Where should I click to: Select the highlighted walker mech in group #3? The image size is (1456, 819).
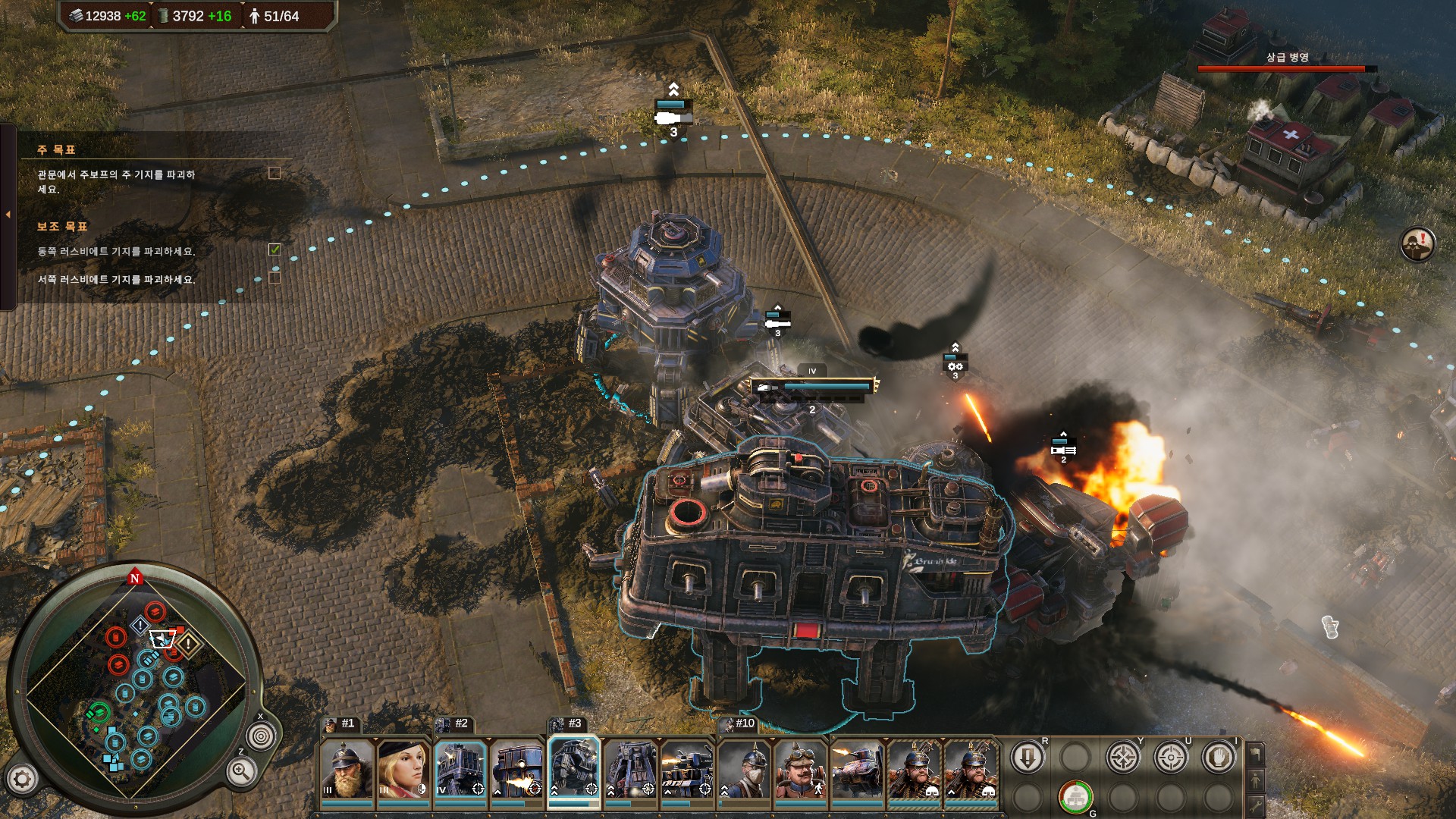coord(574,770)
